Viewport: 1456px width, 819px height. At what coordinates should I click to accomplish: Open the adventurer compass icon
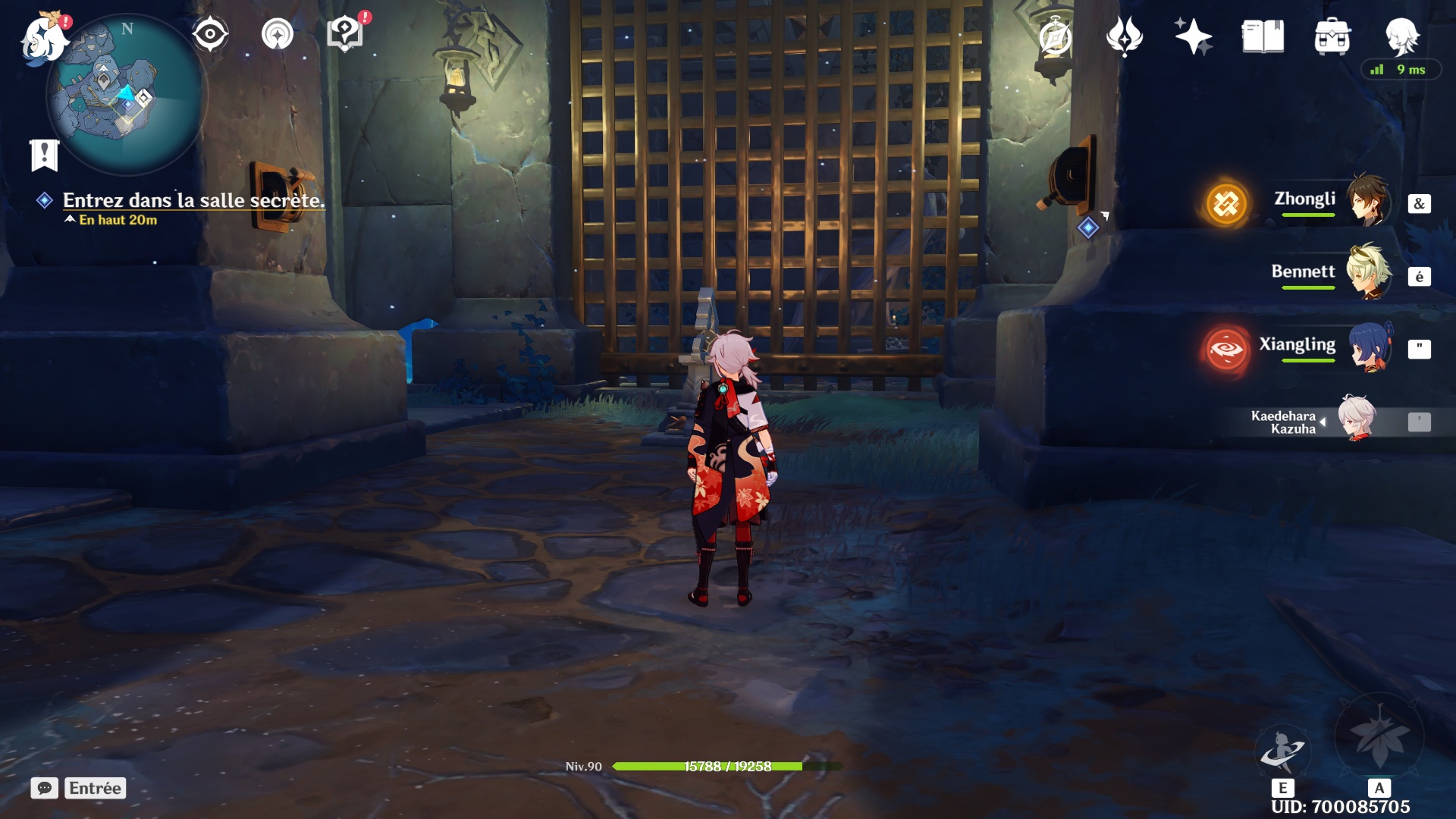pyautogui.click(x=1056, y=36)
